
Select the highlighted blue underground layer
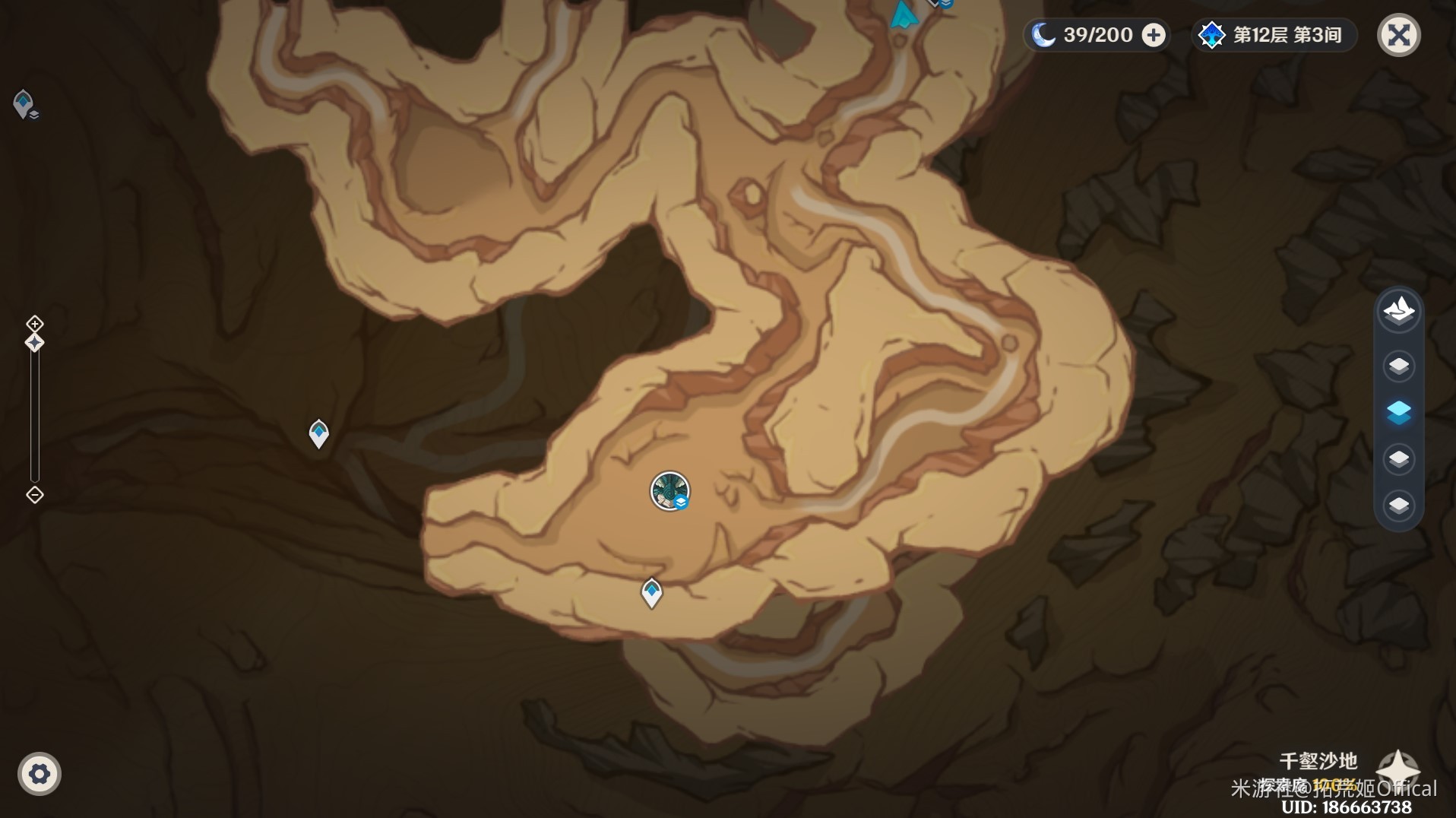click(x=1398, y=412)
